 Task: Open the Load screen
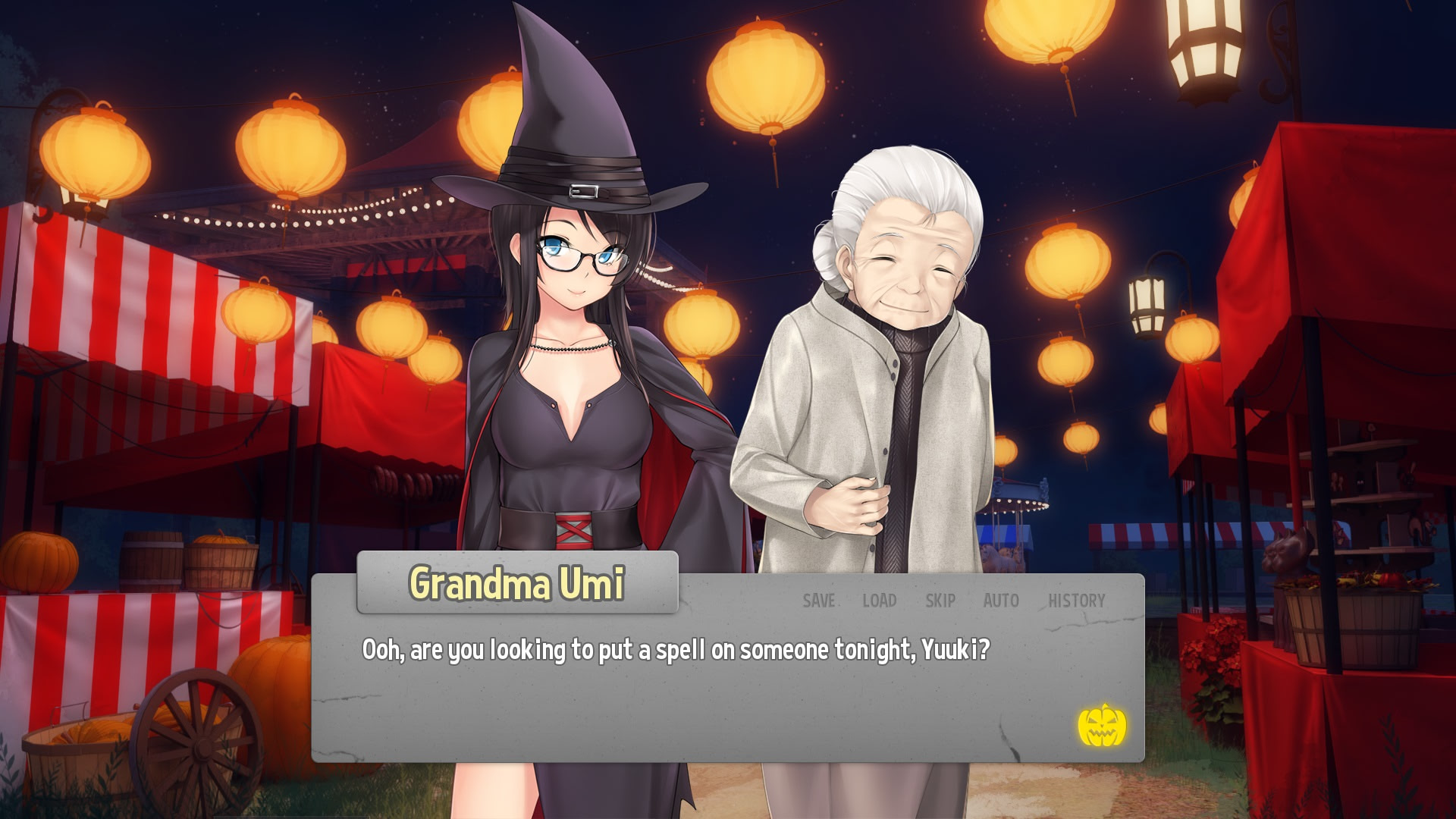click(x=879, y=601)
